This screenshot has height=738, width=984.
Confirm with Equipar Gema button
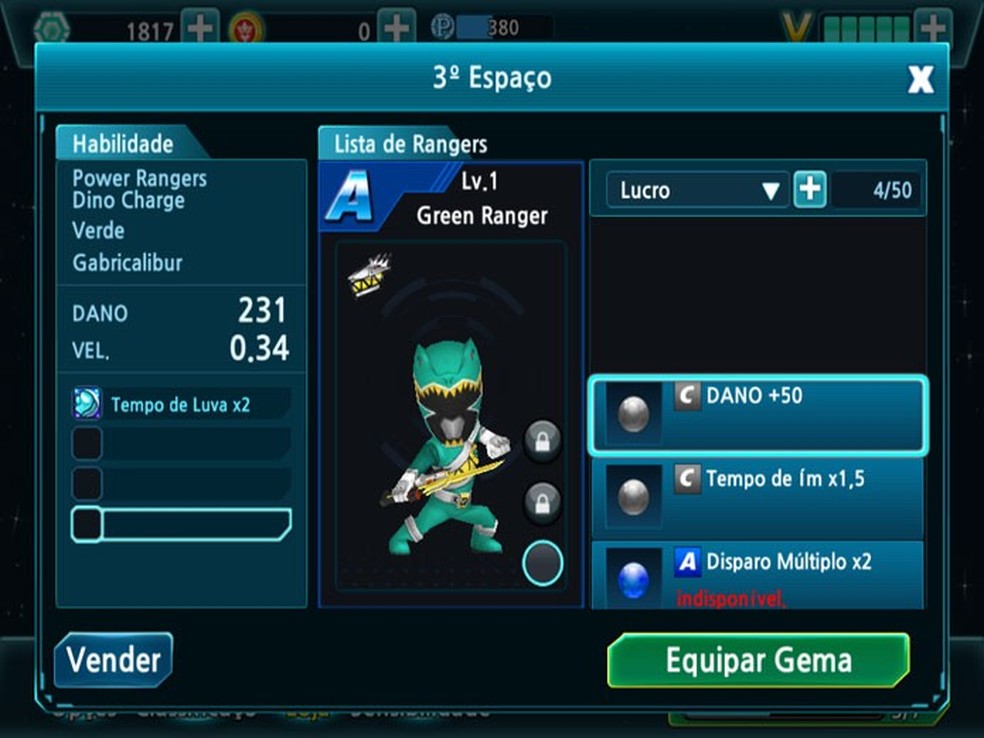pyautogui.click(x=758, y=660)
